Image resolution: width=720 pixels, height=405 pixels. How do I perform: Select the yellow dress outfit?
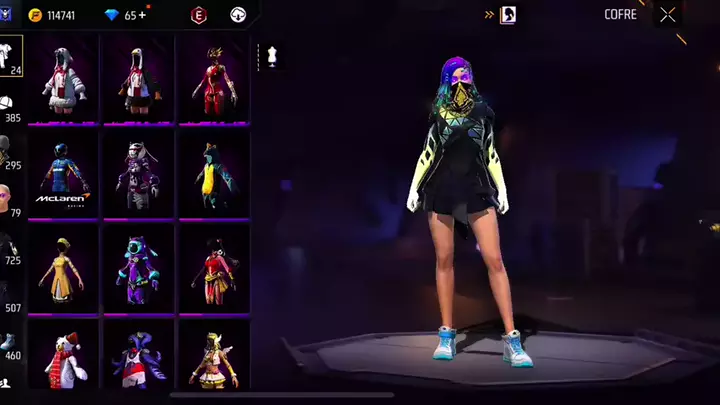[x=62, y=270]
